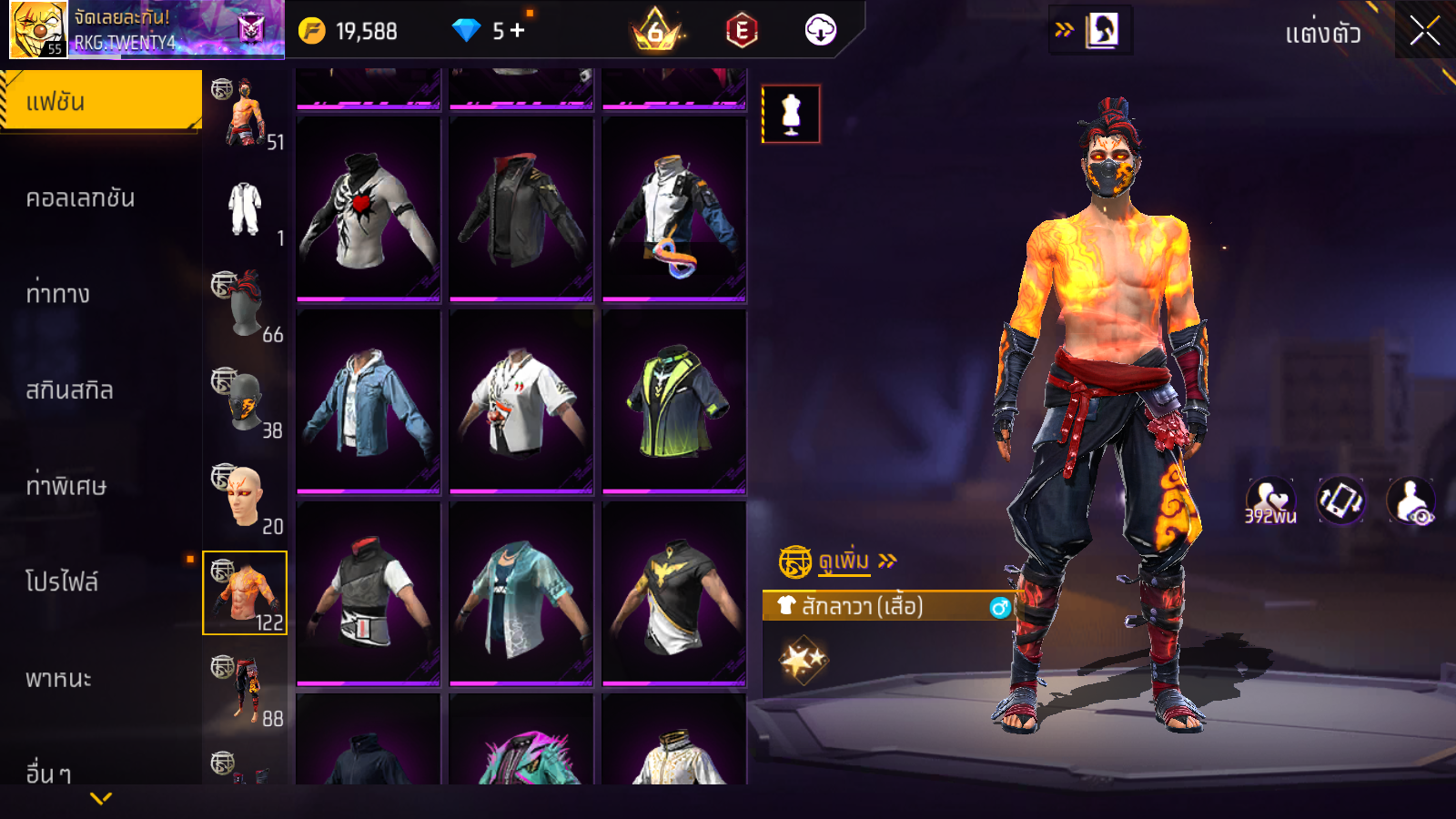Open the player profile avatar
The height and width of the screenshot is (819, 1456).
(38, 29)
